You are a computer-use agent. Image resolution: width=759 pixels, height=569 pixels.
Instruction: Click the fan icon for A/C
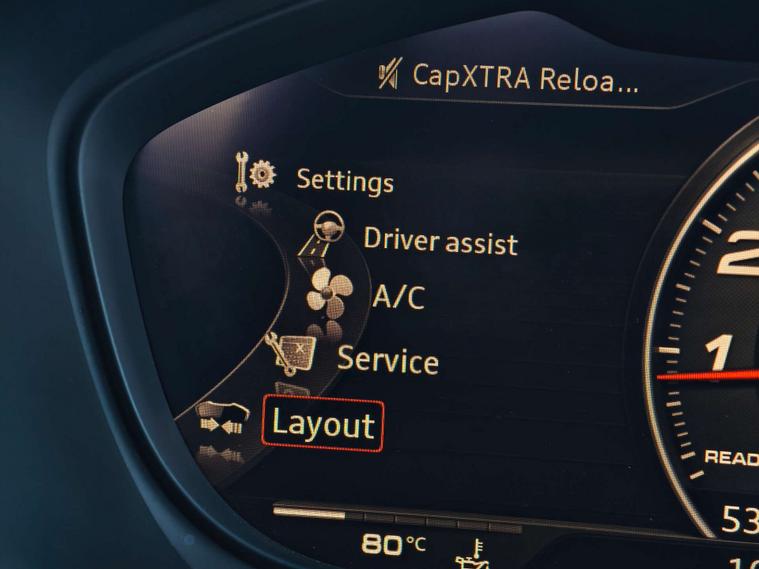331,294
